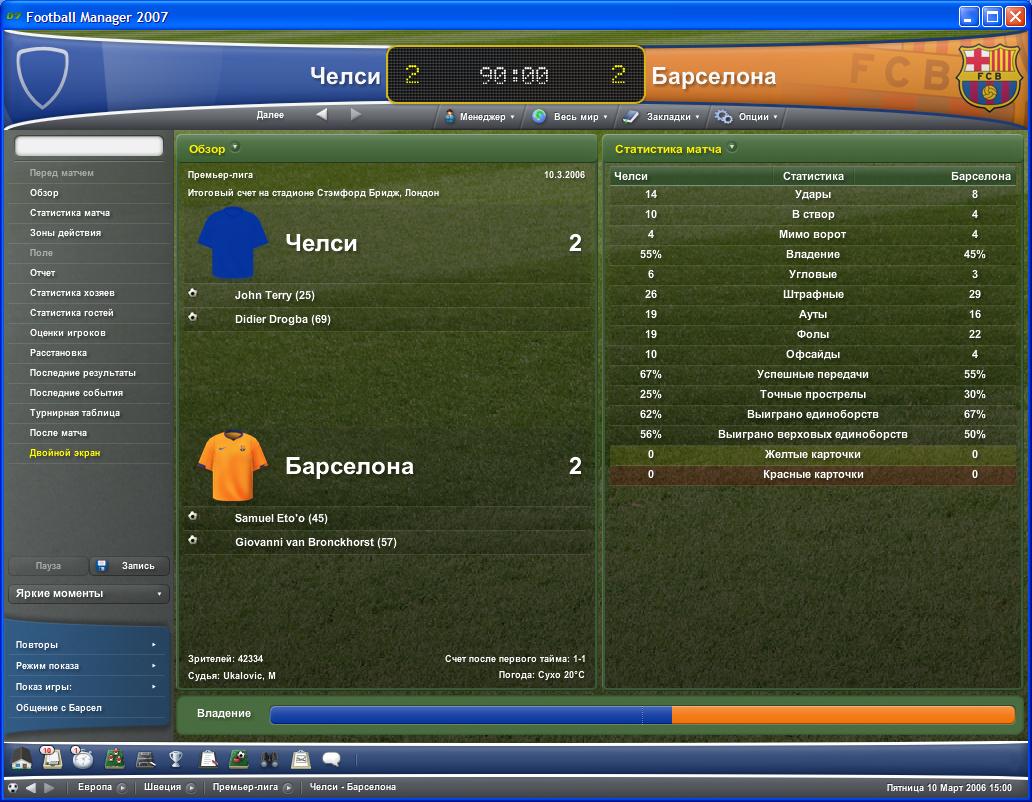View the Турнирная таблица league table
This screenshot has height=802, width=1032.
click(75, 413)
